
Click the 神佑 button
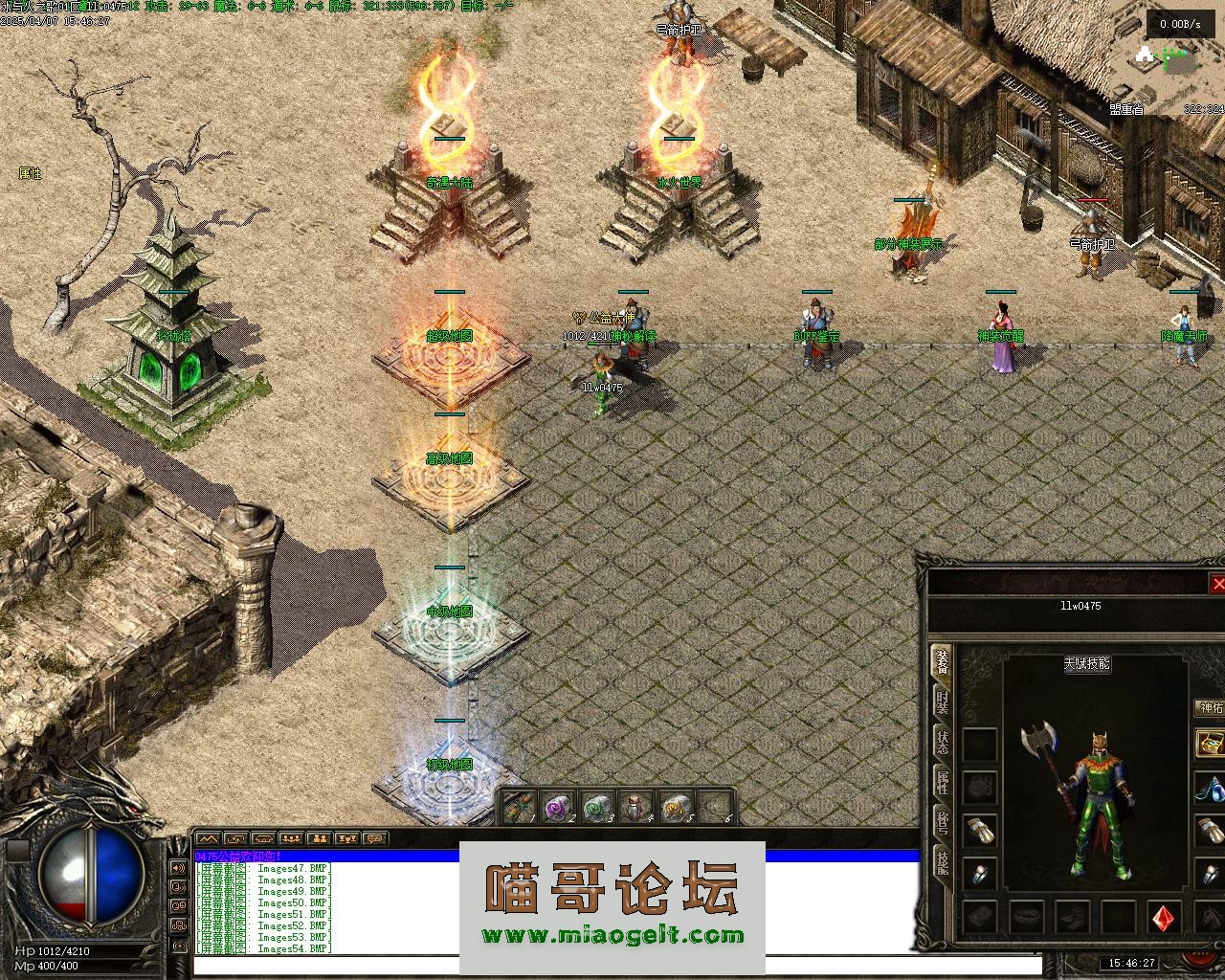pos(1211,708)
